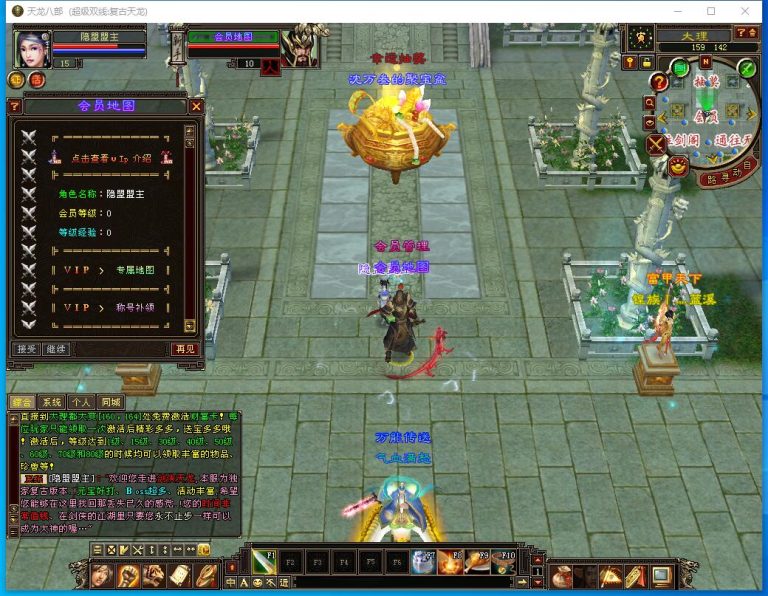This screenshot has width=768, height=596.
Task: Select the 综合 chat tab
Action: tap(22, 402)
